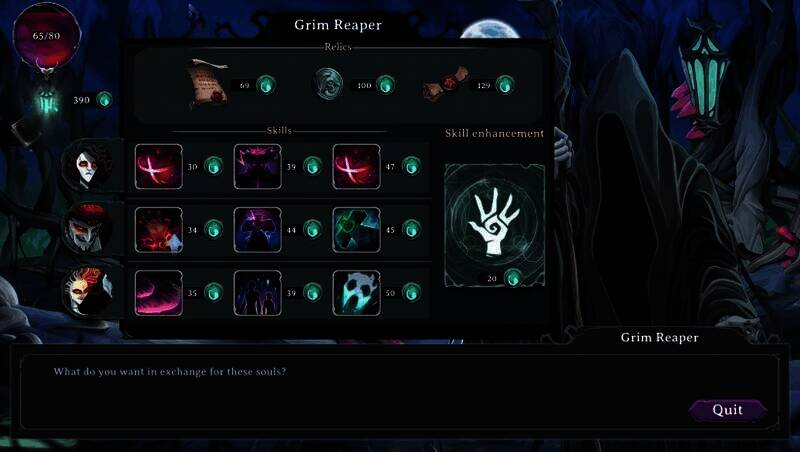Viewport: 800px width, 452px height.
Task: Quit the Grim Reaper shop
Action: [727, 410]
